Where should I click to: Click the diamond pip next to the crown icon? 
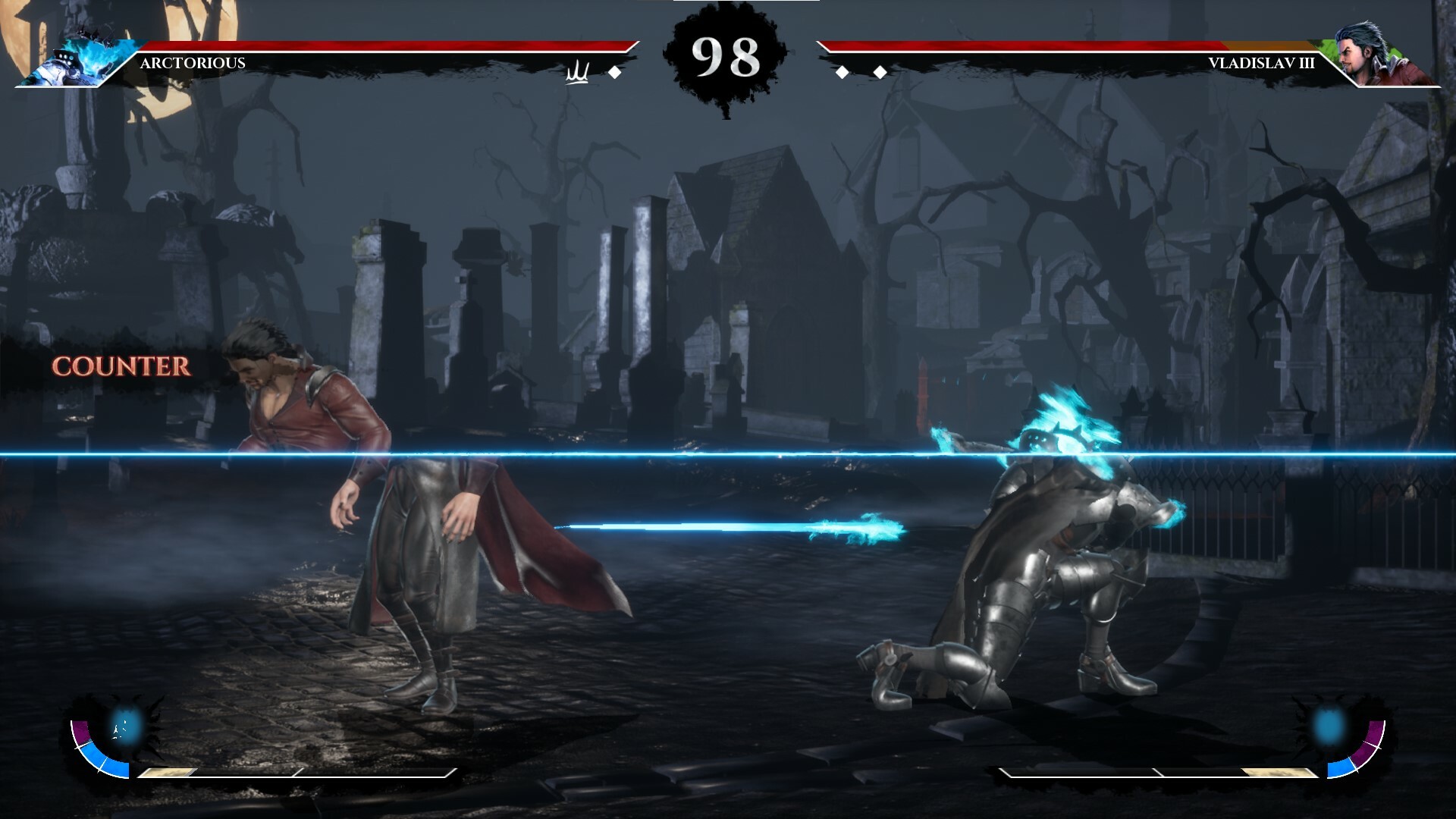(x=614, y=72)
